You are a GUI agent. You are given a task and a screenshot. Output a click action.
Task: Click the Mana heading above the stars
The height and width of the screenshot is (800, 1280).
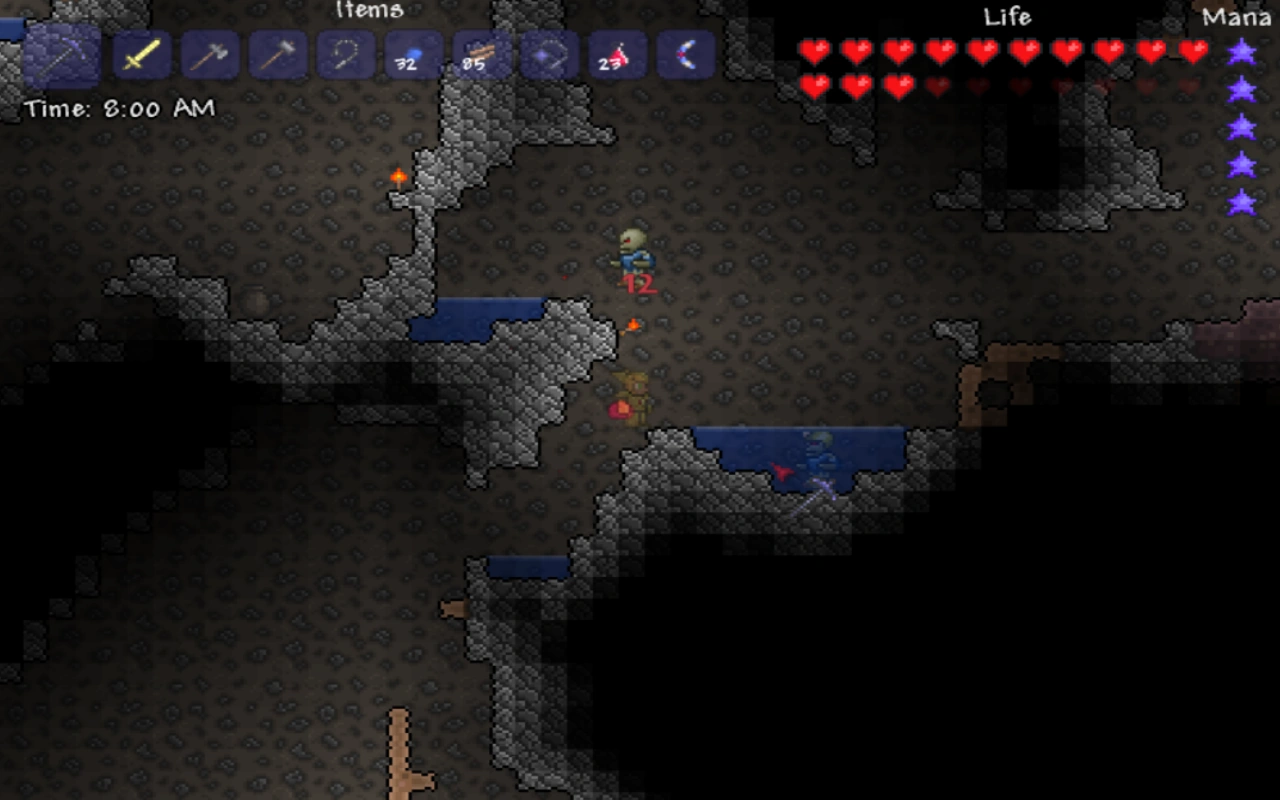click(x=1237, y=17)
